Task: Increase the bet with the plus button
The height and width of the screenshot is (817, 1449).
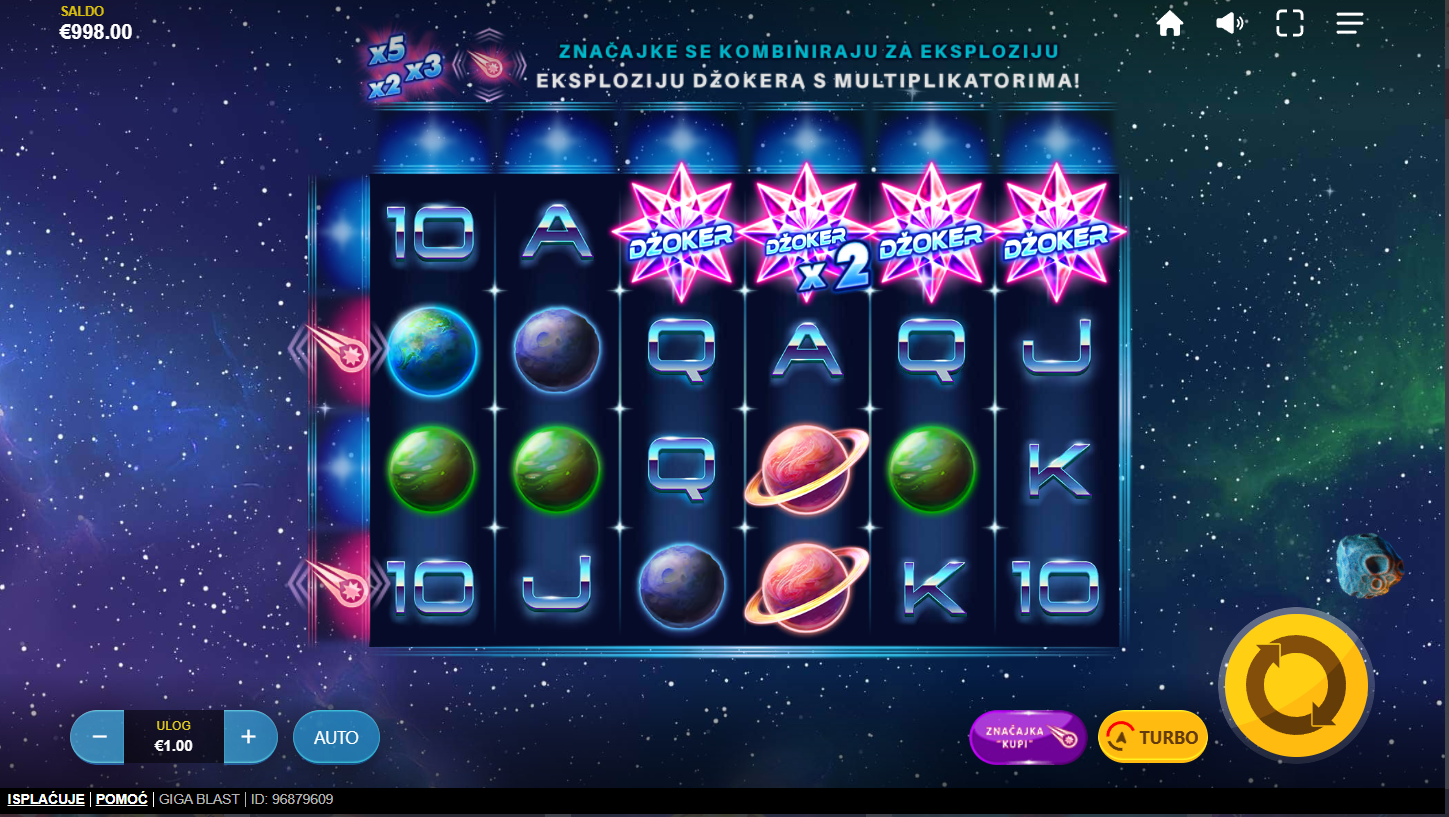Action: (x=249, y=737)
